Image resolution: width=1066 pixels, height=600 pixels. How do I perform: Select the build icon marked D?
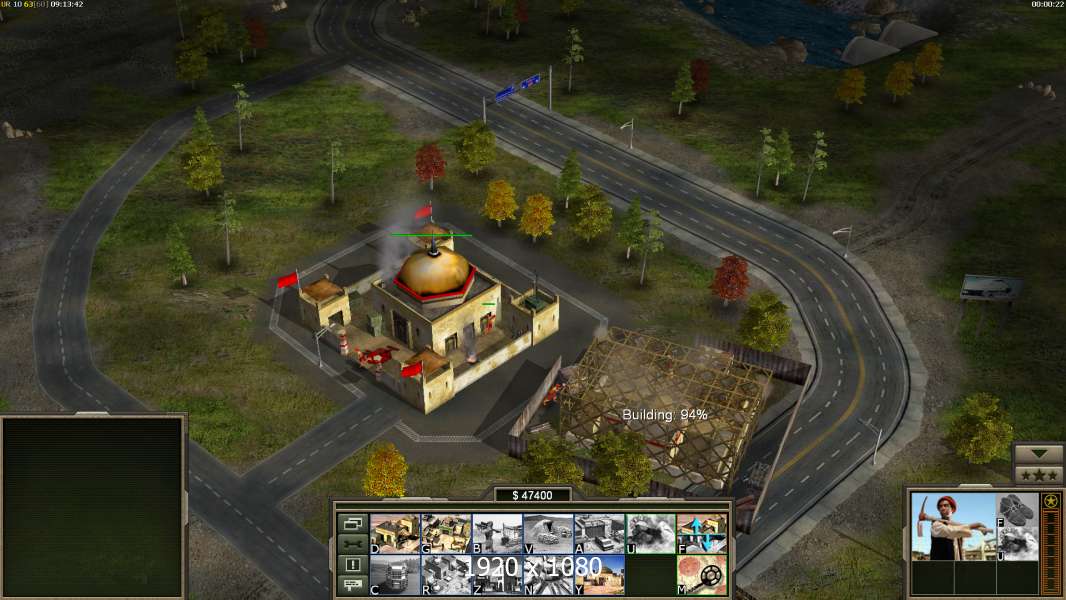click(x=395, y=534)
